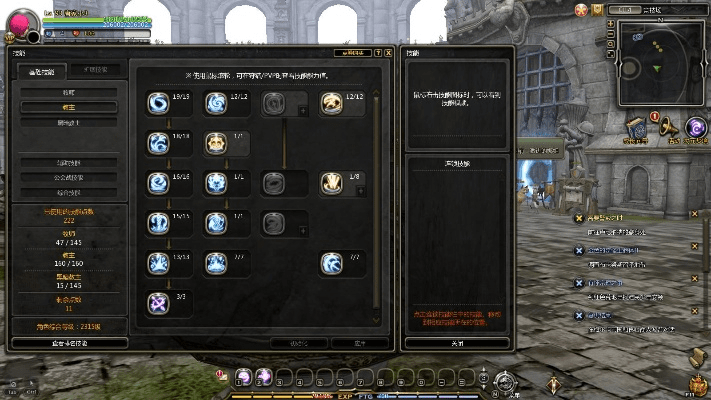This screenshot has height=400, width=711.
Task: Click the purple swirl icon below the minimap
Action: click(696, 128)
